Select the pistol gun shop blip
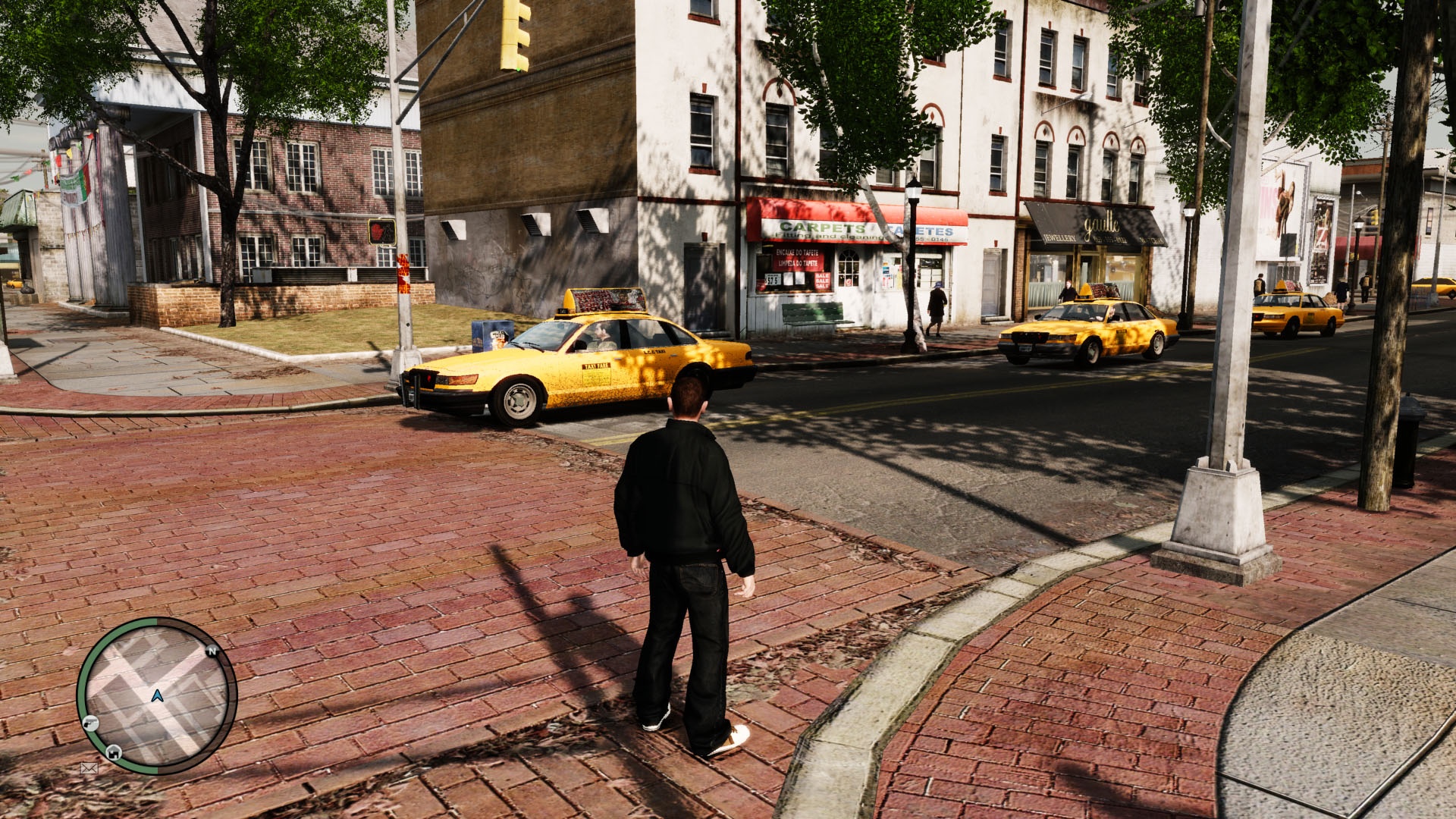Image resolution: width=1456 pixels, height=819 pixels. [91, 722]
